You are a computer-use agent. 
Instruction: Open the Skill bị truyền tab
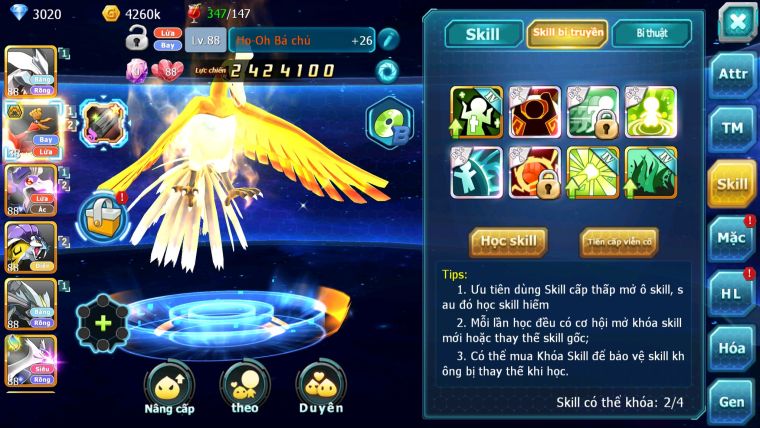coord(566,34)
